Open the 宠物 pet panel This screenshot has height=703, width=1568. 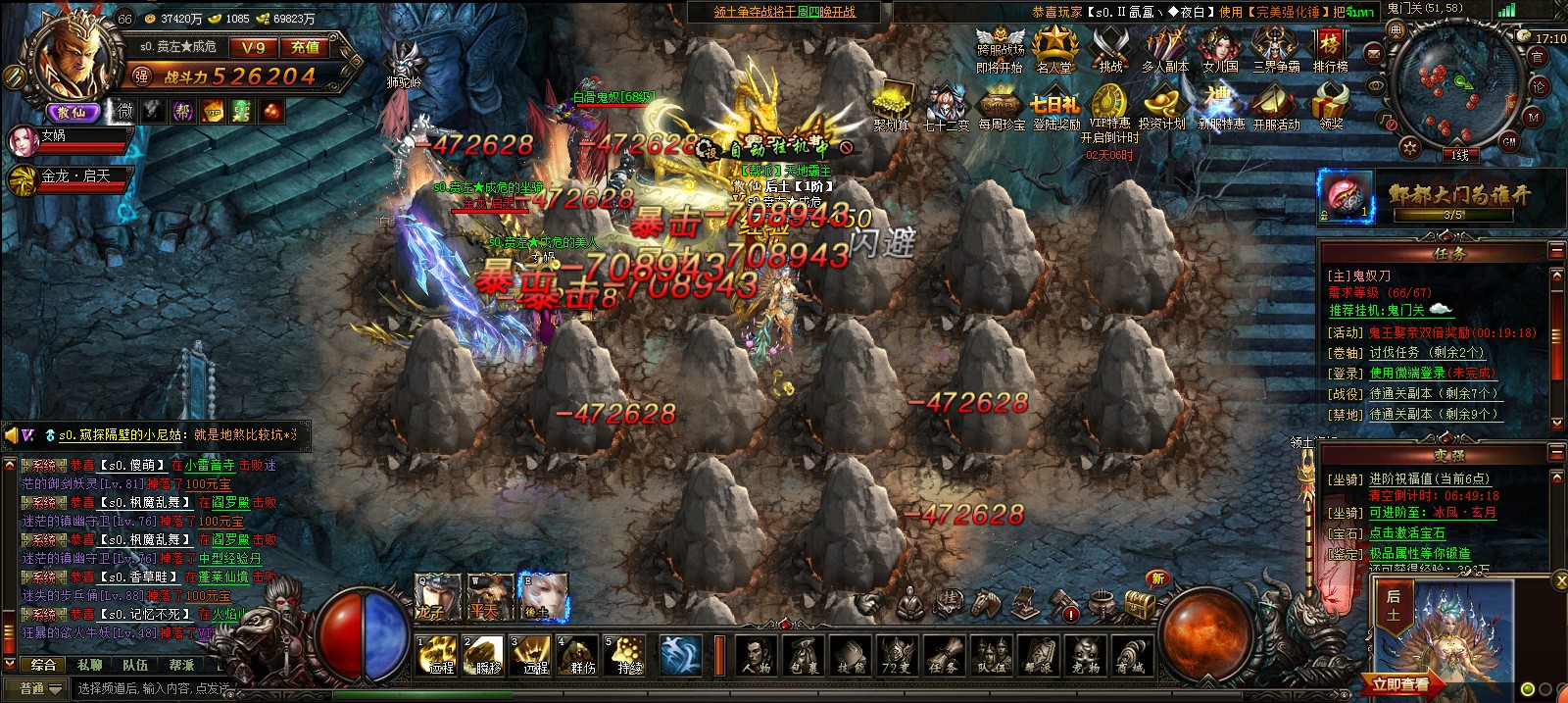(1085, 655)
